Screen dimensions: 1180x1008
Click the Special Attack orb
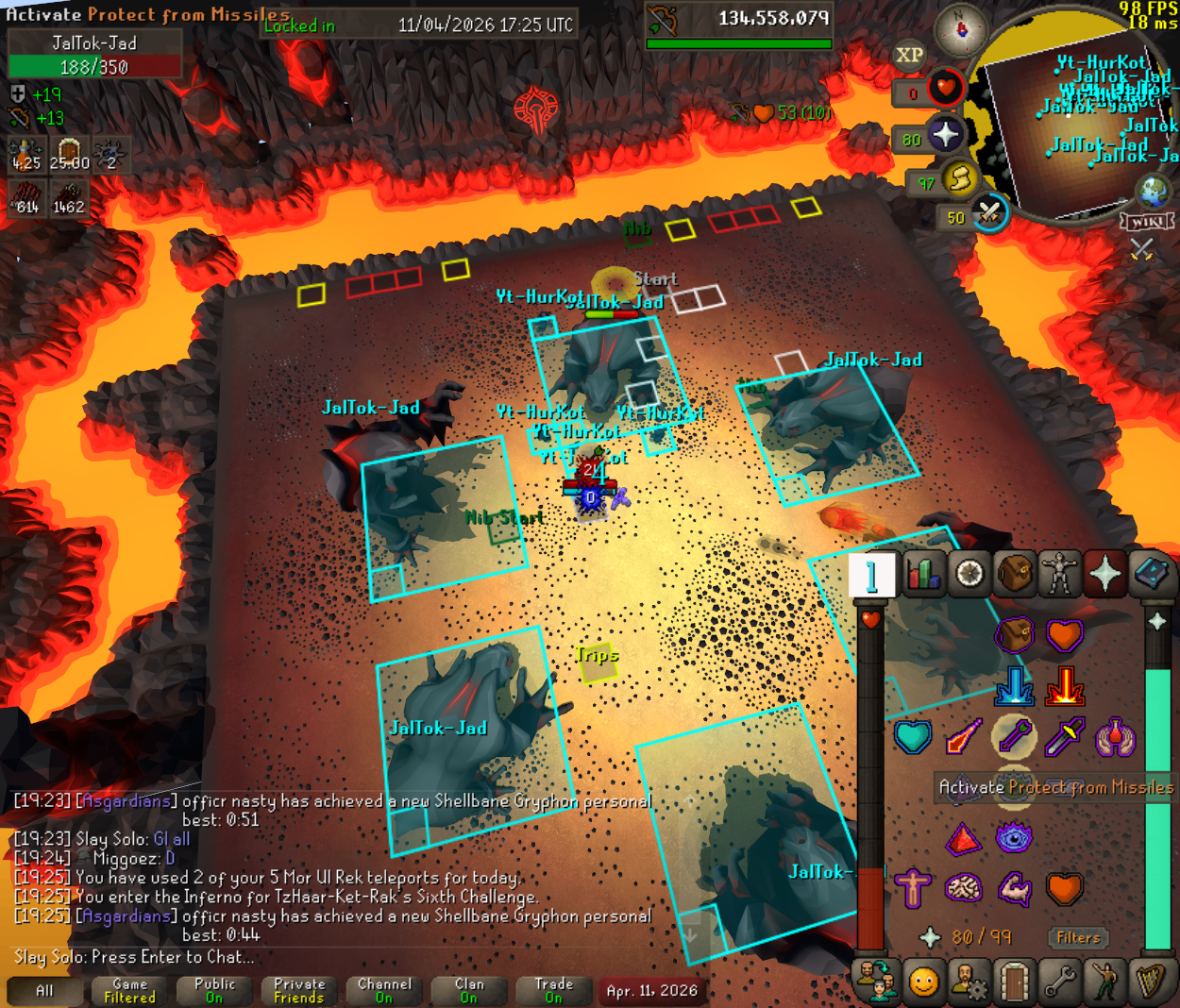coord(988,213)
